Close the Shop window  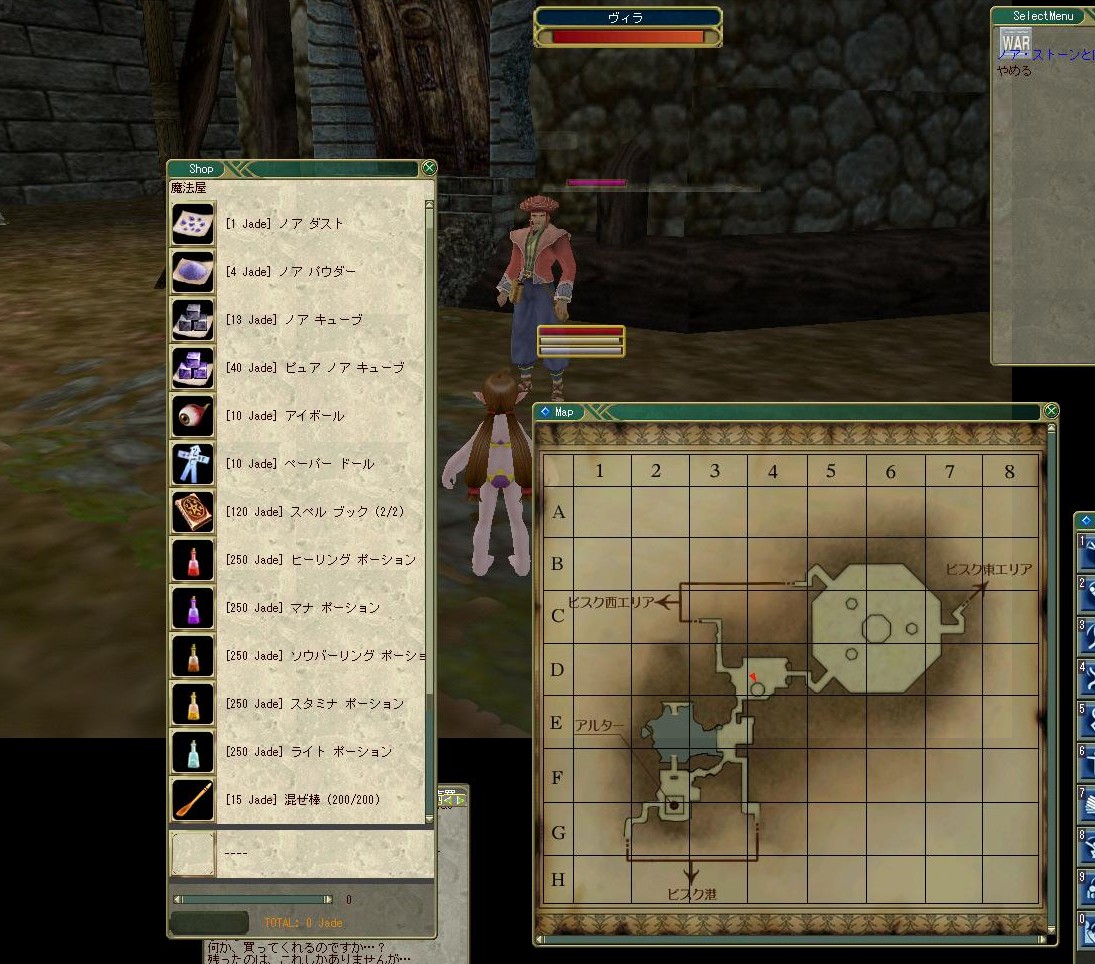point(429,168)
